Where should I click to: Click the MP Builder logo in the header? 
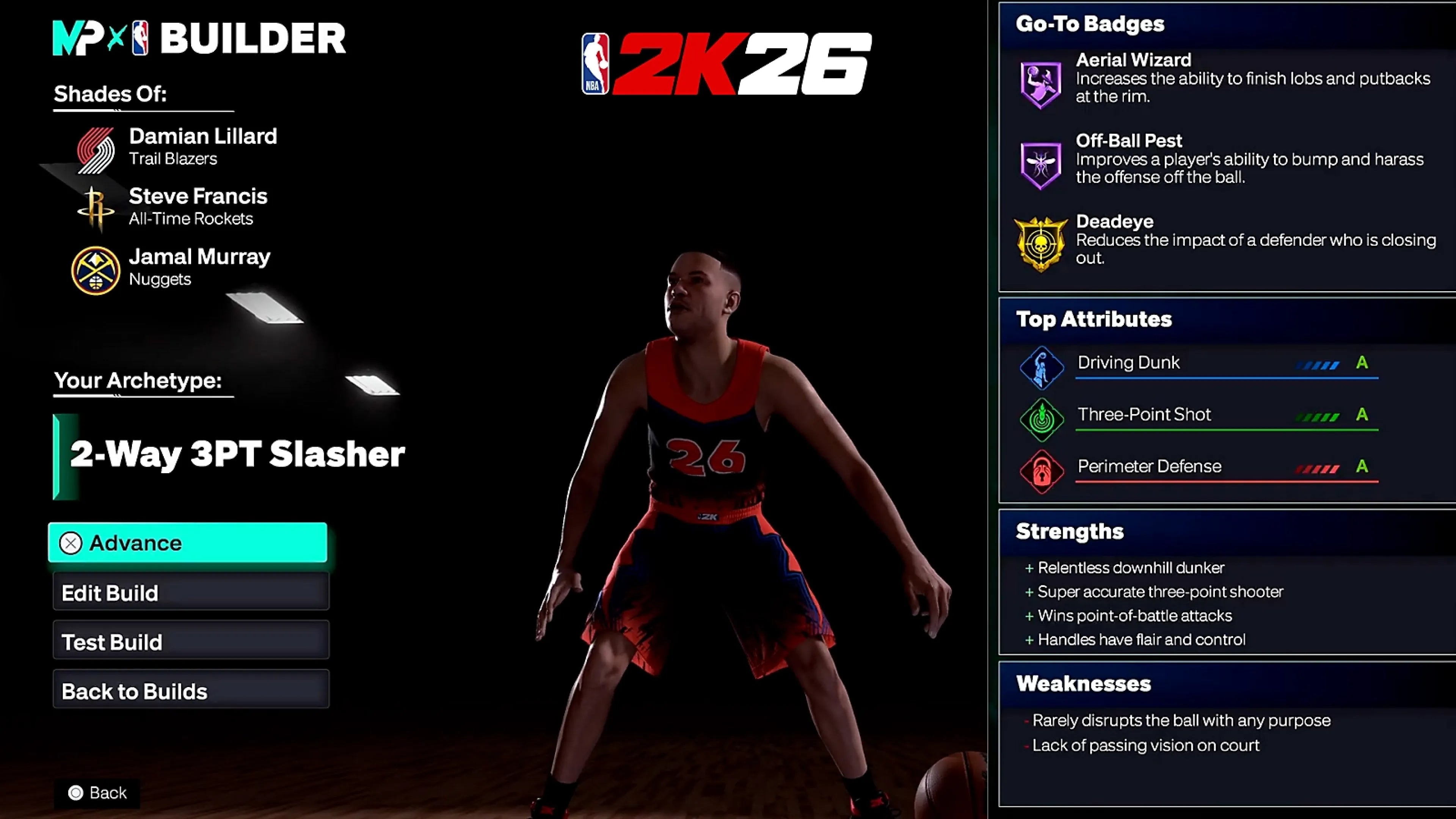click(x=102, y=38)
